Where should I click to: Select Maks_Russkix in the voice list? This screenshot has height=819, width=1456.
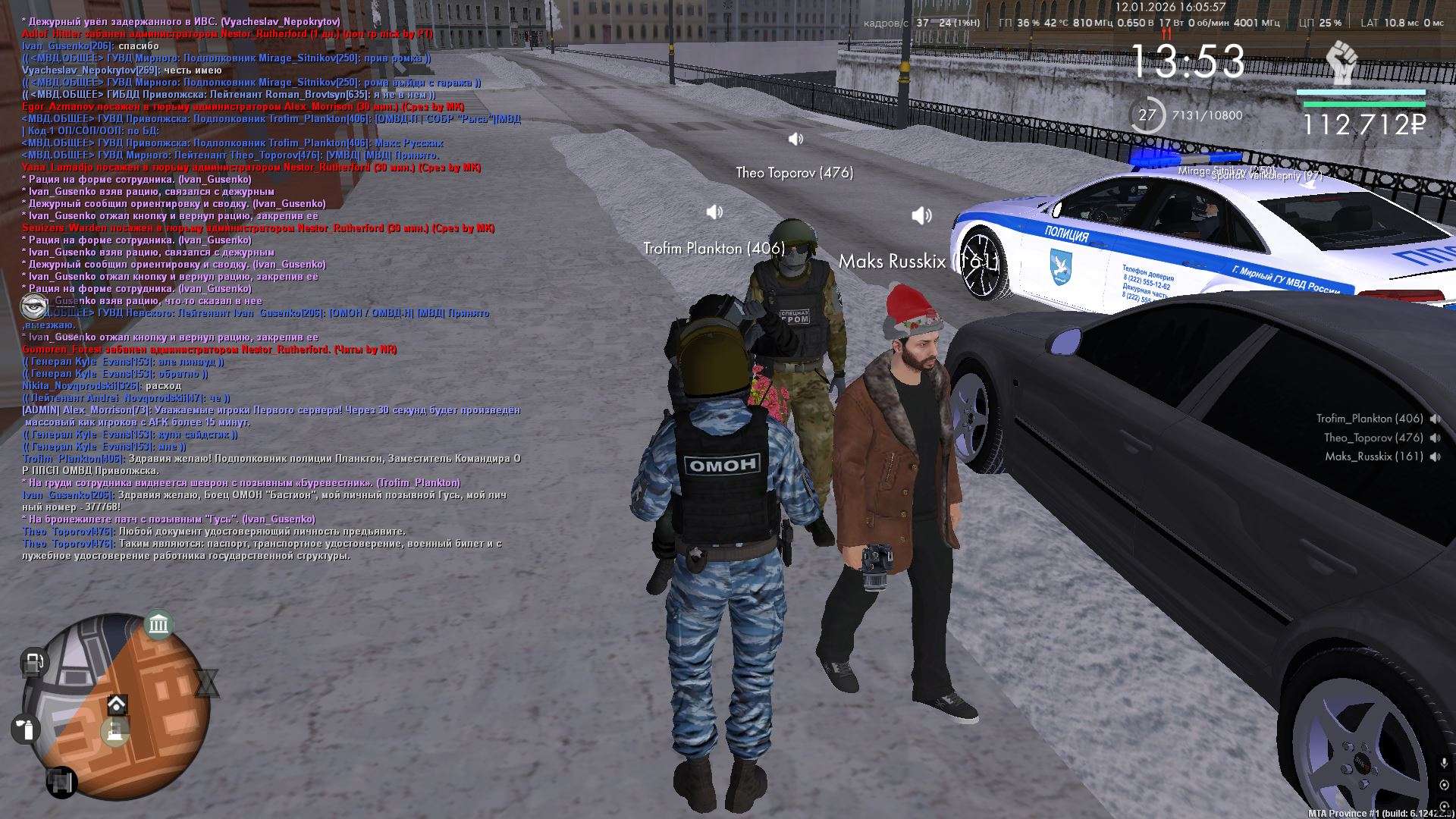(1373, 457)
